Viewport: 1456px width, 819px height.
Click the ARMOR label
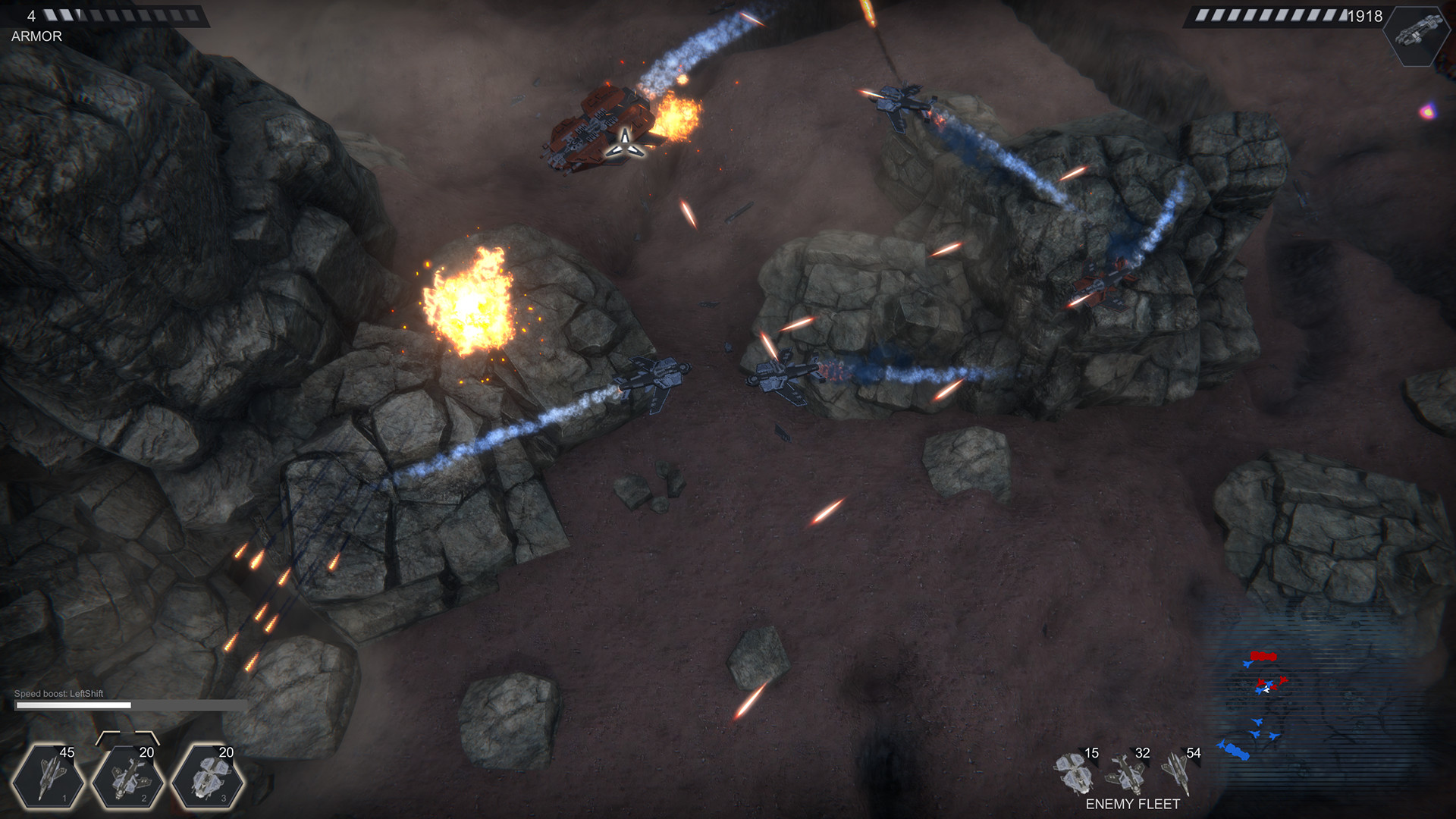point(36,34)
